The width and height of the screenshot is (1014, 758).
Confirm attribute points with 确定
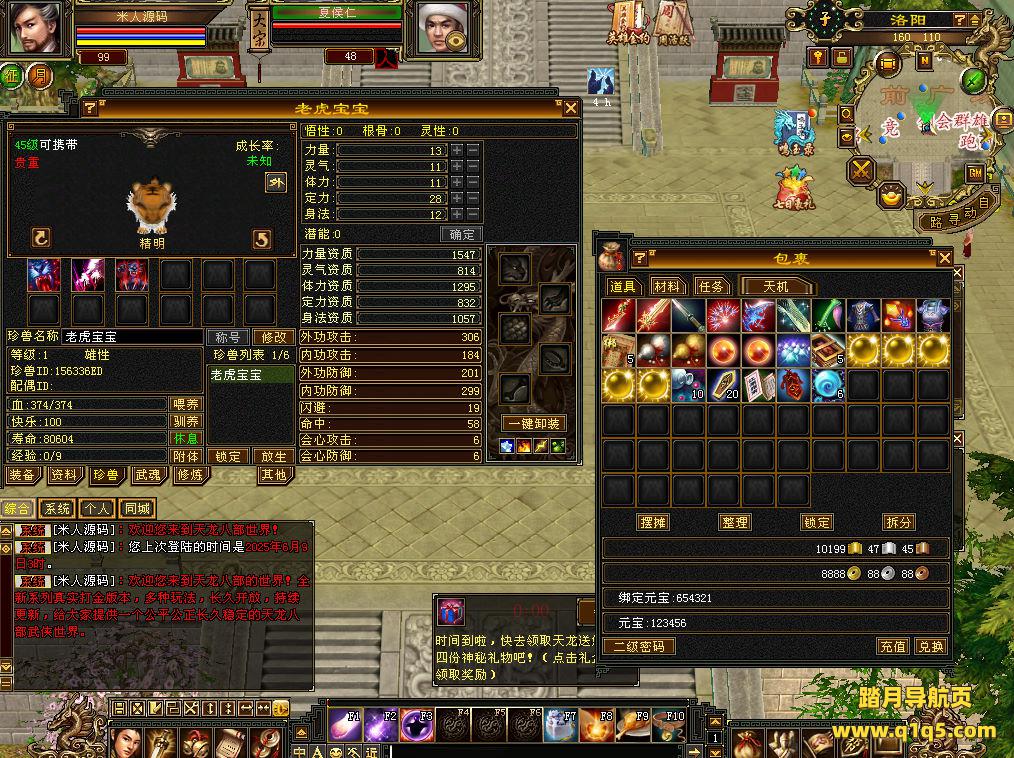(462, 234)
